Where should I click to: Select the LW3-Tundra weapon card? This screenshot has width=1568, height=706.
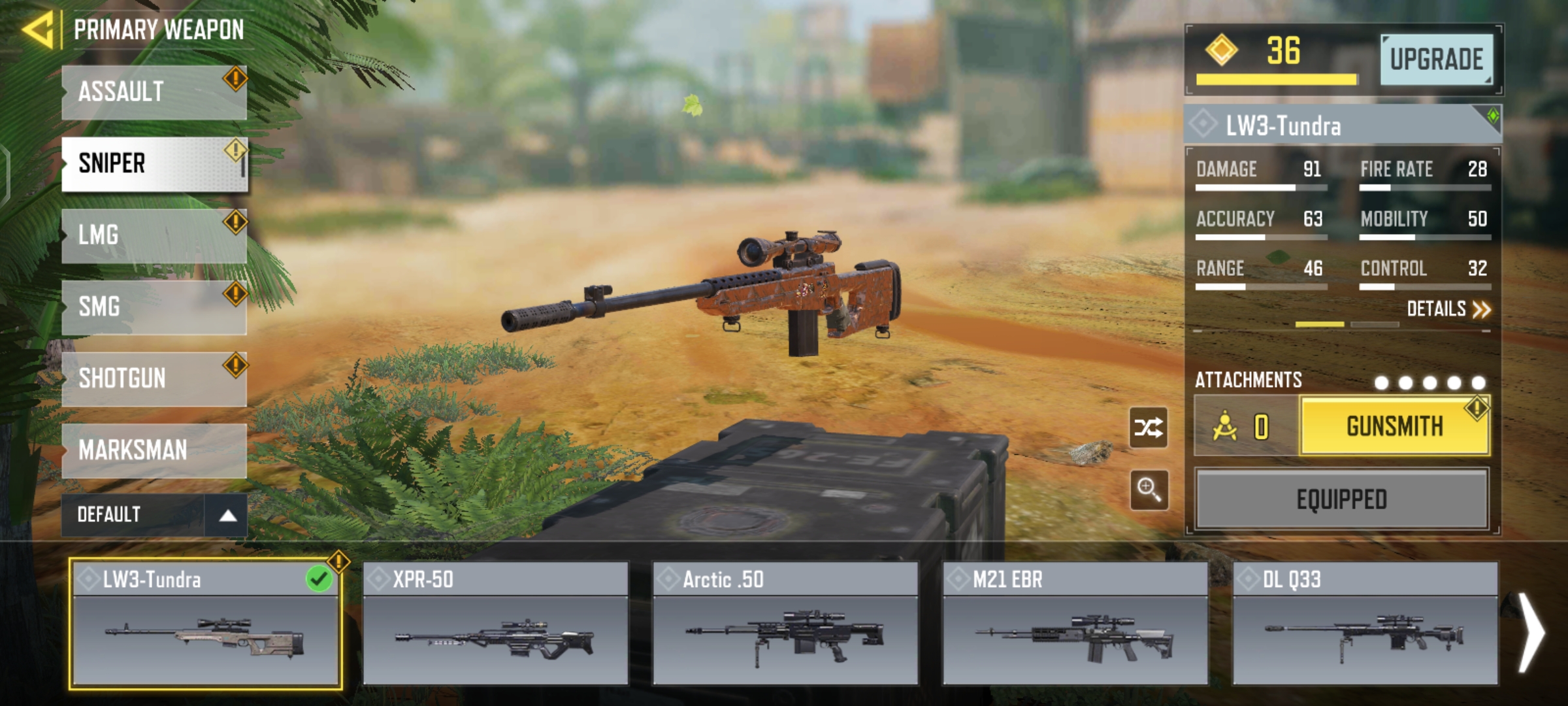coord(205,624)
